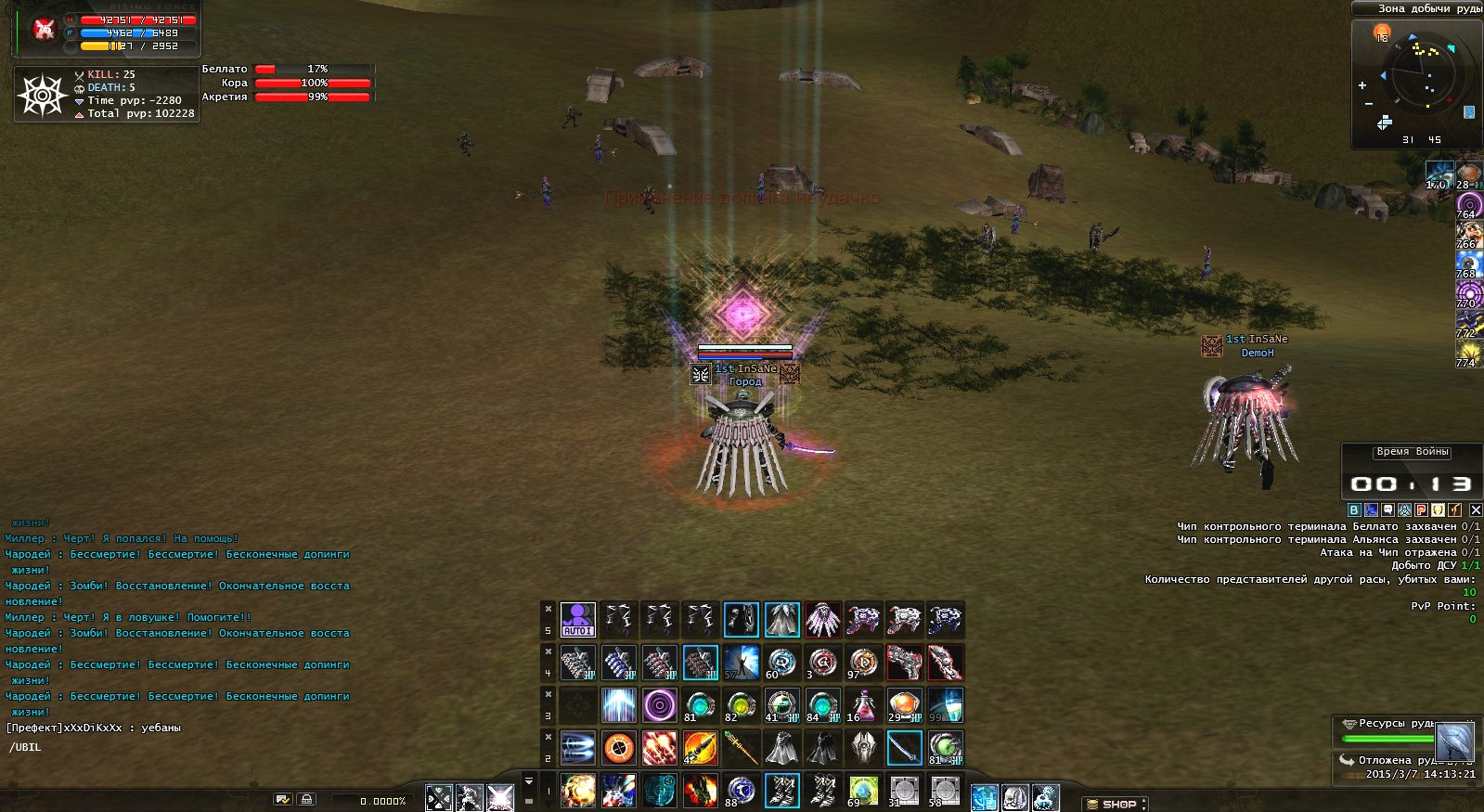Toggle the AUTO I skill slot
Viewport: 1484px width, 812px height.
pyautogui.click(x=577, y=620)
